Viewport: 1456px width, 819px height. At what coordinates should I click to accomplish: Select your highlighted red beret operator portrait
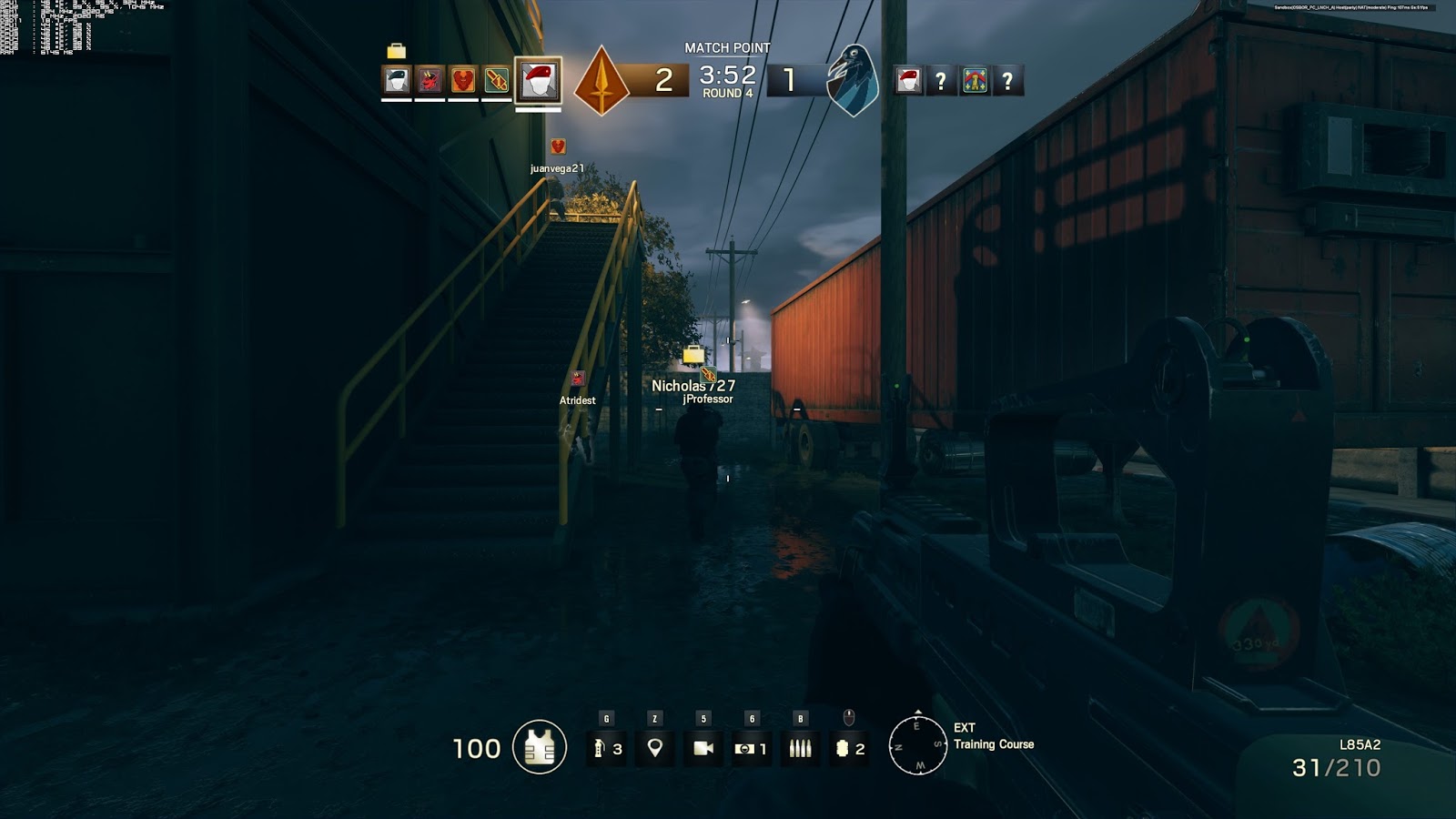point(537,82)
